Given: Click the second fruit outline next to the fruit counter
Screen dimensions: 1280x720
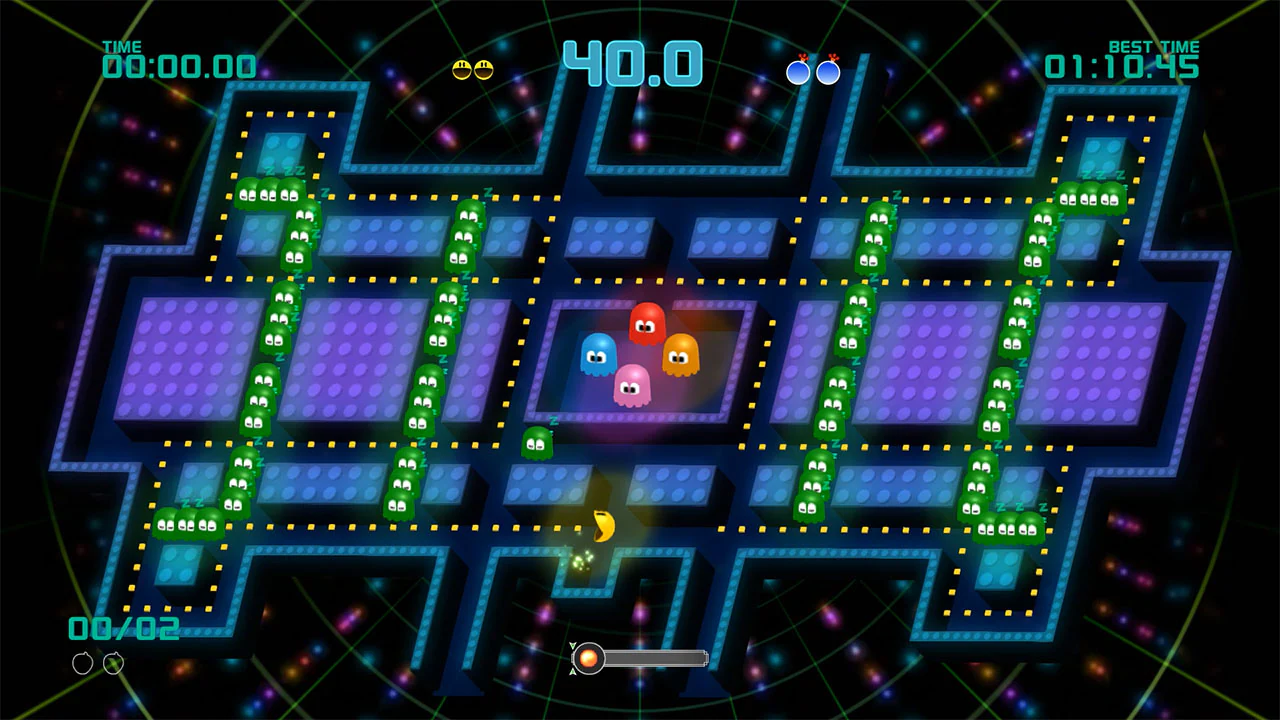Looking at the screenshot, I should coord(113,663).
